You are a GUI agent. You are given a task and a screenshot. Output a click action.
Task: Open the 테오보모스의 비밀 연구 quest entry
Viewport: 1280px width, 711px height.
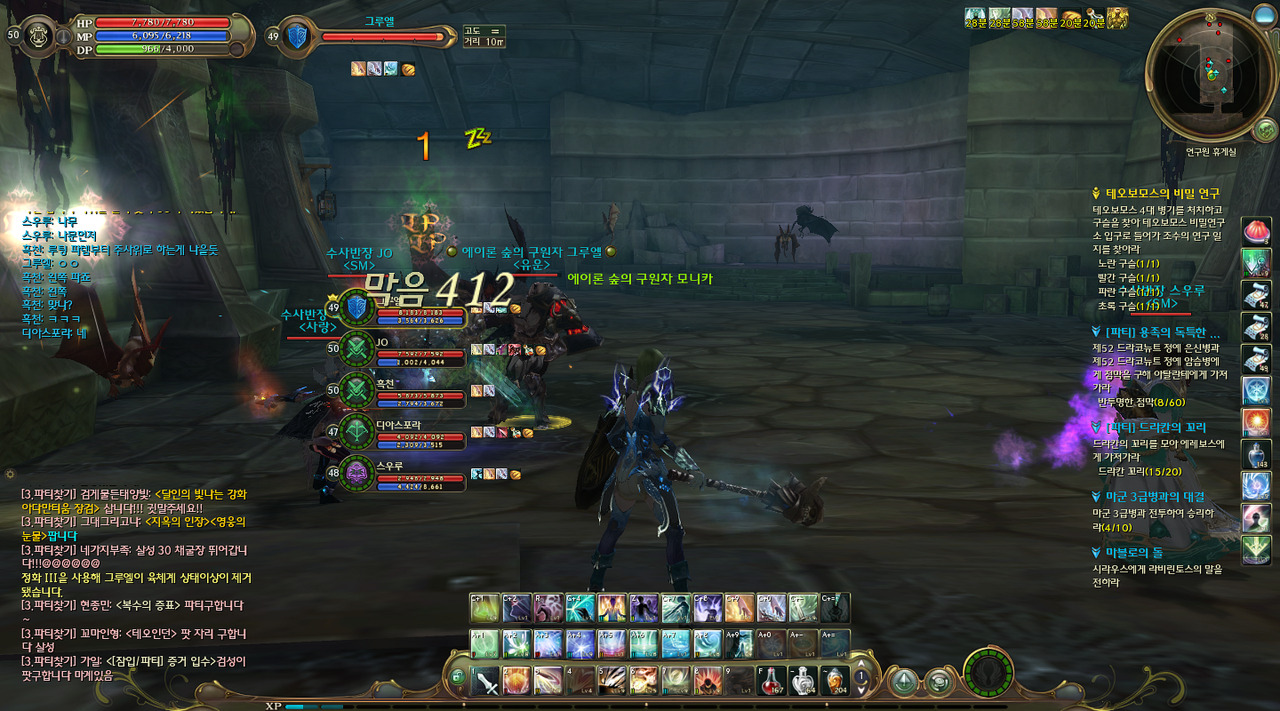click(x=1161, y=193)
